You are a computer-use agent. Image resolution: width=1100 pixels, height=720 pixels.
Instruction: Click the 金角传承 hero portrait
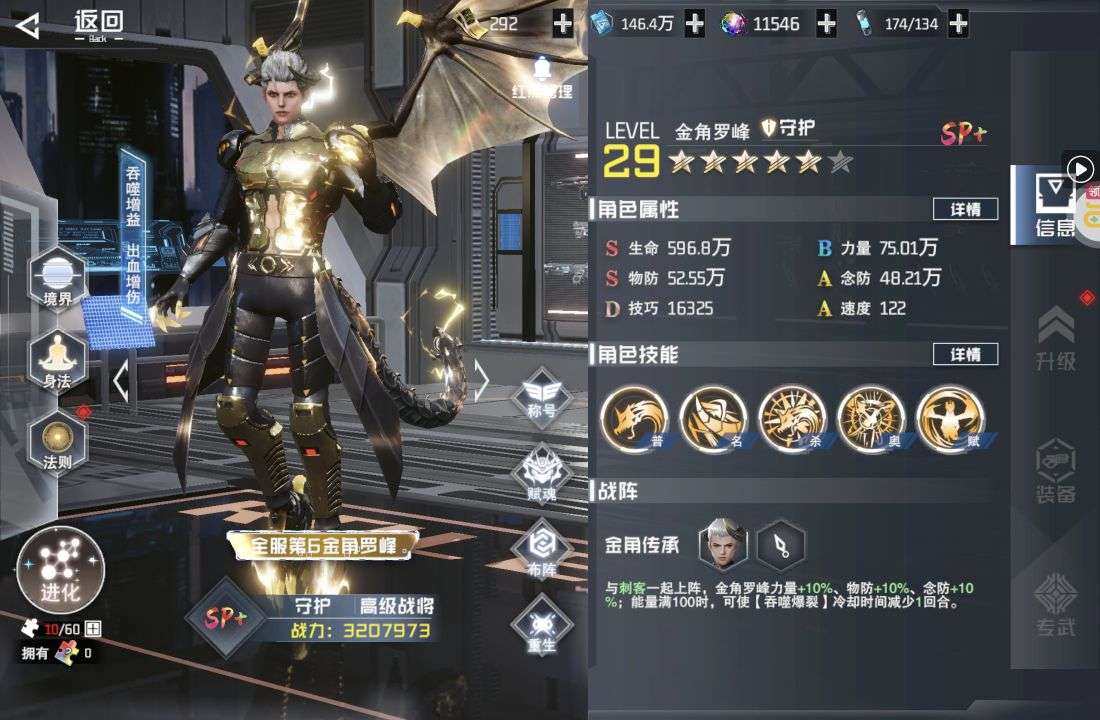click(x=723, y=545)
